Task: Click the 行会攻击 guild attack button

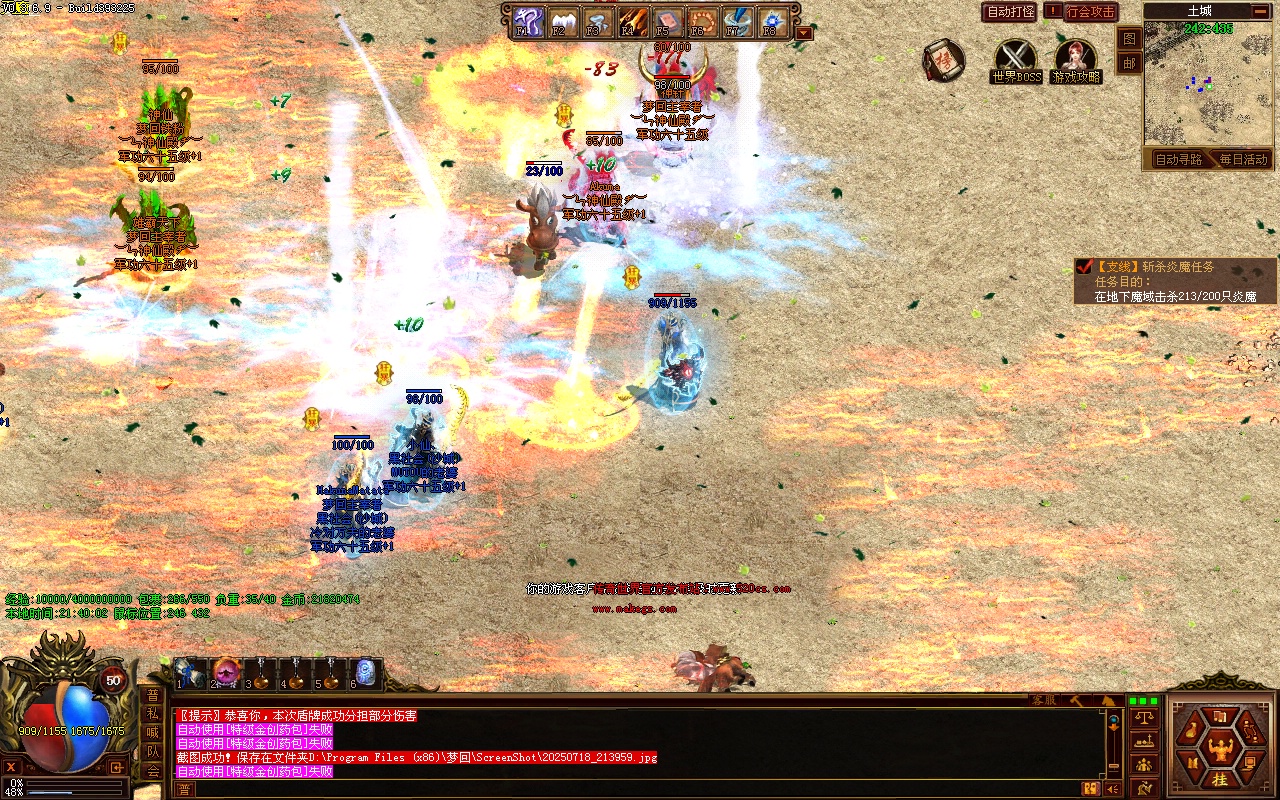Action: (1089, 12)
